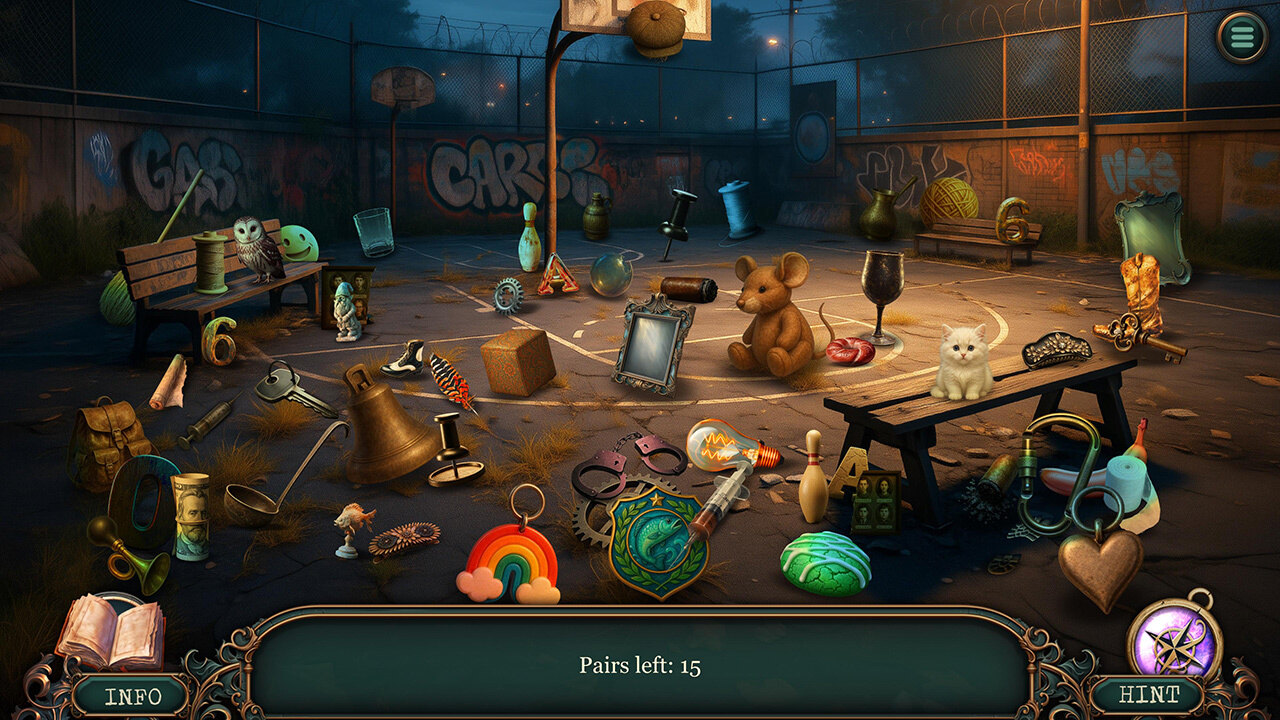The width and height of the screenshot is (1280, 720).
Task: Activate the purple compass hint icon
Action: click(1174, 641)
